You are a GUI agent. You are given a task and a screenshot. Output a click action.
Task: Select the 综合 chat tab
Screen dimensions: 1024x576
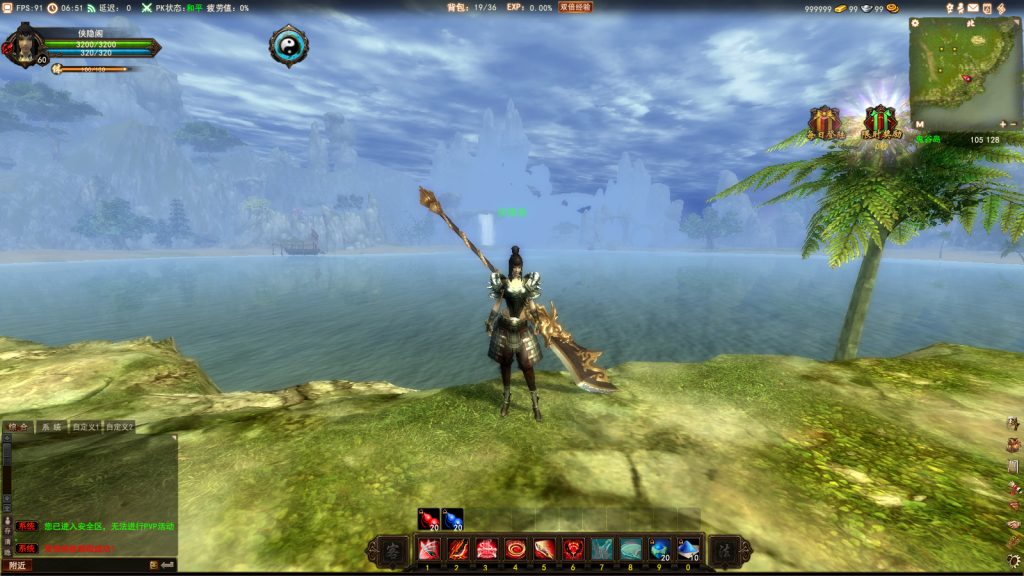point(18,427)
